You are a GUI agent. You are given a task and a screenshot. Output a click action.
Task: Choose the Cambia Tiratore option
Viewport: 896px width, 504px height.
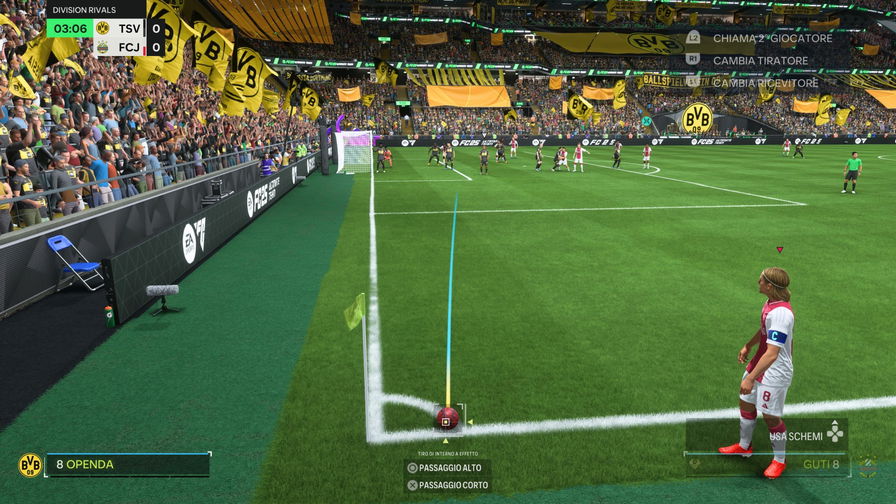click(x=759, y=60)
